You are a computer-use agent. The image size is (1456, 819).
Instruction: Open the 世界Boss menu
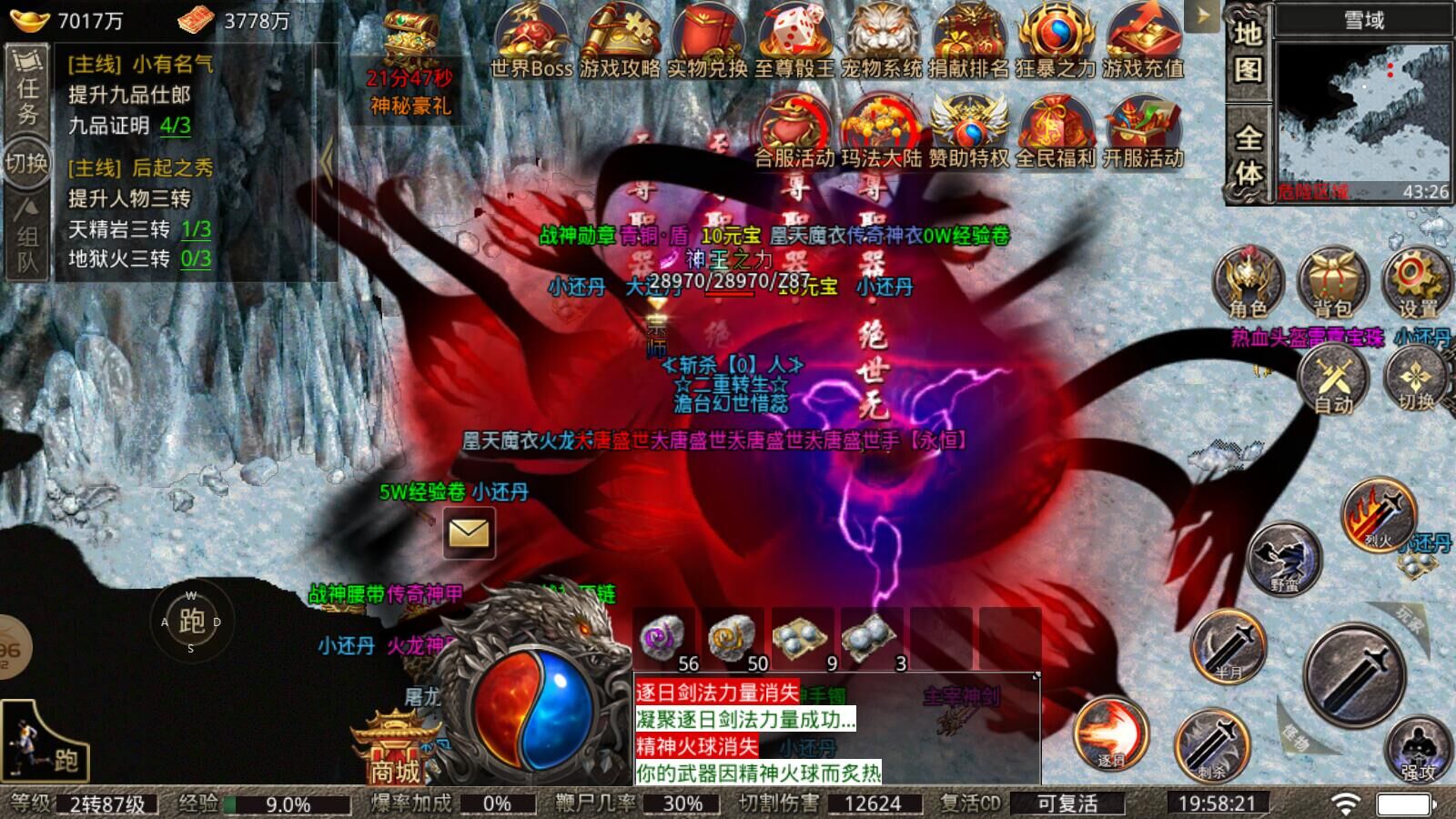(x=531, y=41)
